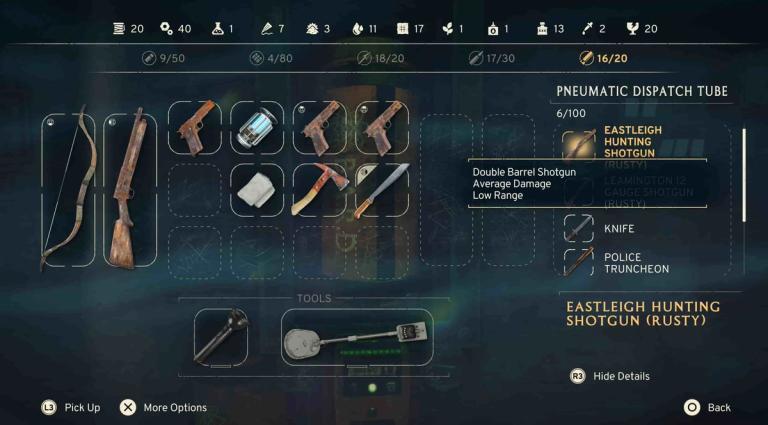Viewport: 768px width, 425px height.
Task: Select the wooden bow slot
Action: [x=68, y=189]
